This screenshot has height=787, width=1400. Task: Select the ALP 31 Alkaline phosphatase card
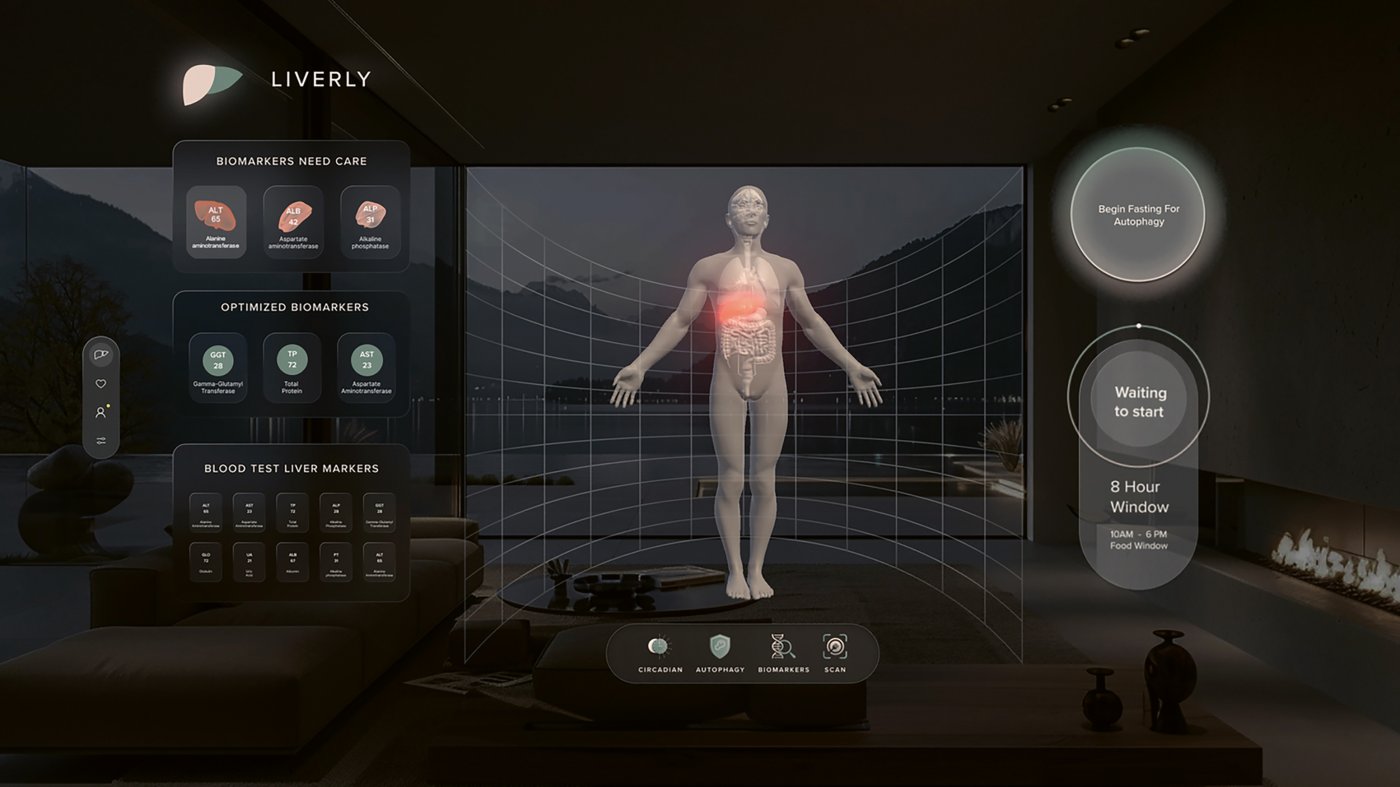[370, 222]
